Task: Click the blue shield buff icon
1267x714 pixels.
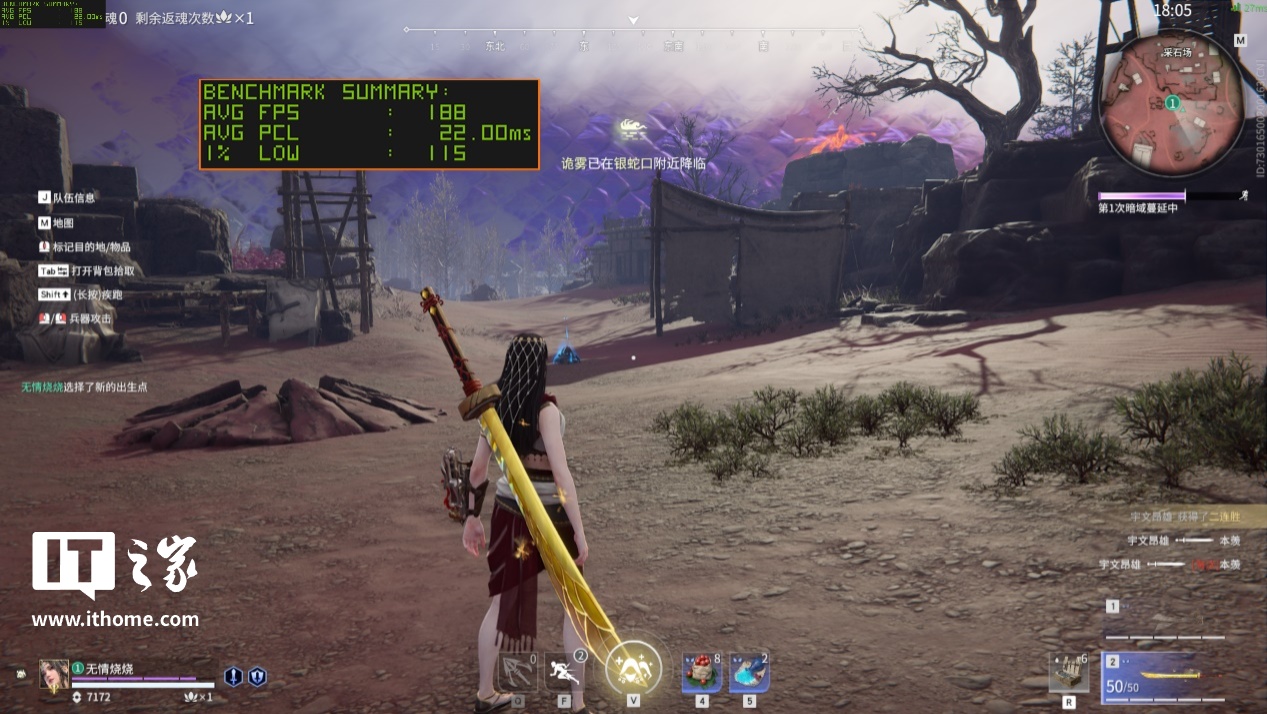Action: point(257,677)
